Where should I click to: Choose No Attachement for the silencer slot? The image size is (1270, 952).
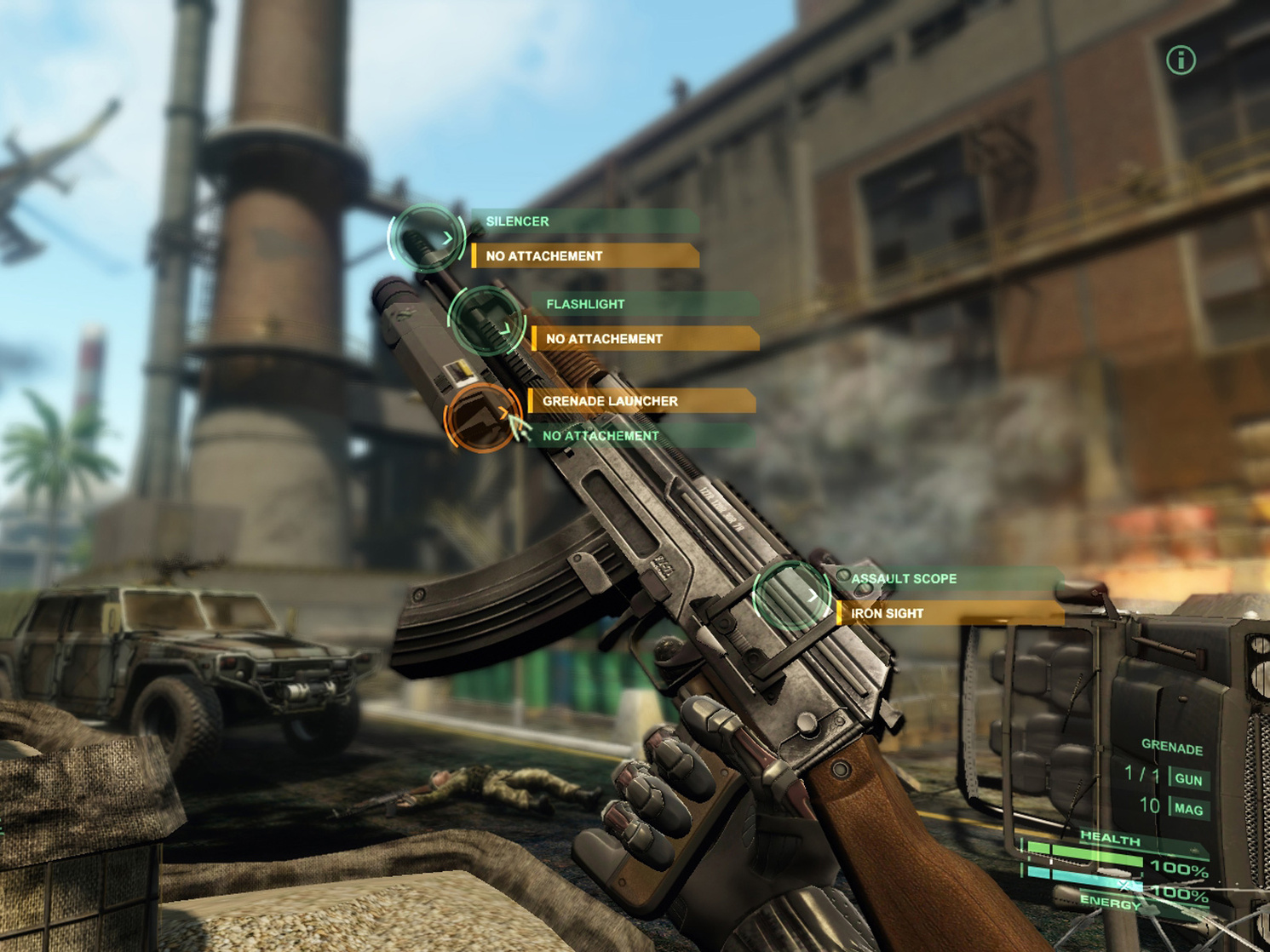(x=584, y=256)
